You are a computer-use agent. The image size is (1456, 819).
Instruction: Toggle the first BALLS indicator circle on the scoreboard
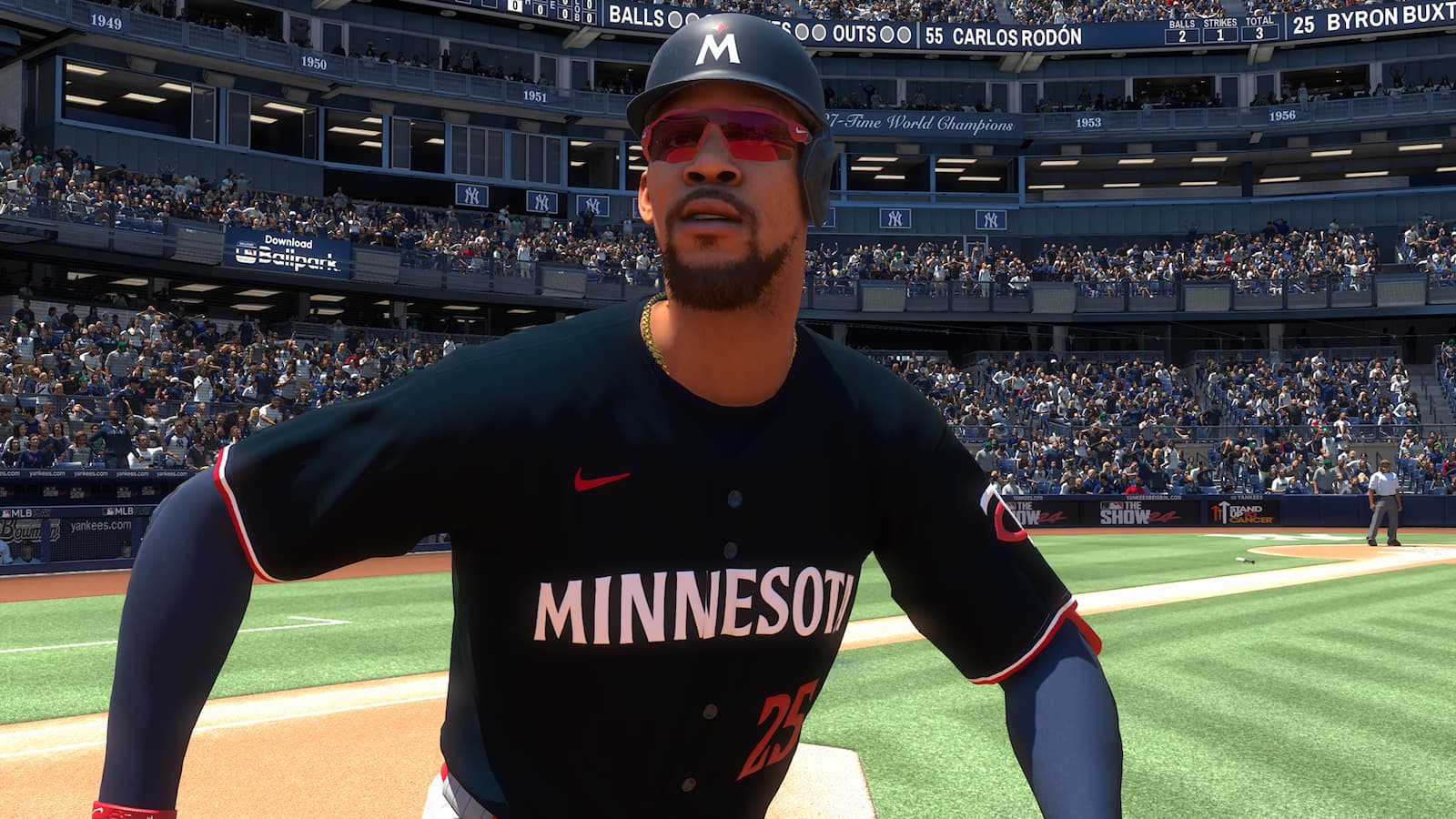[673, 18]
